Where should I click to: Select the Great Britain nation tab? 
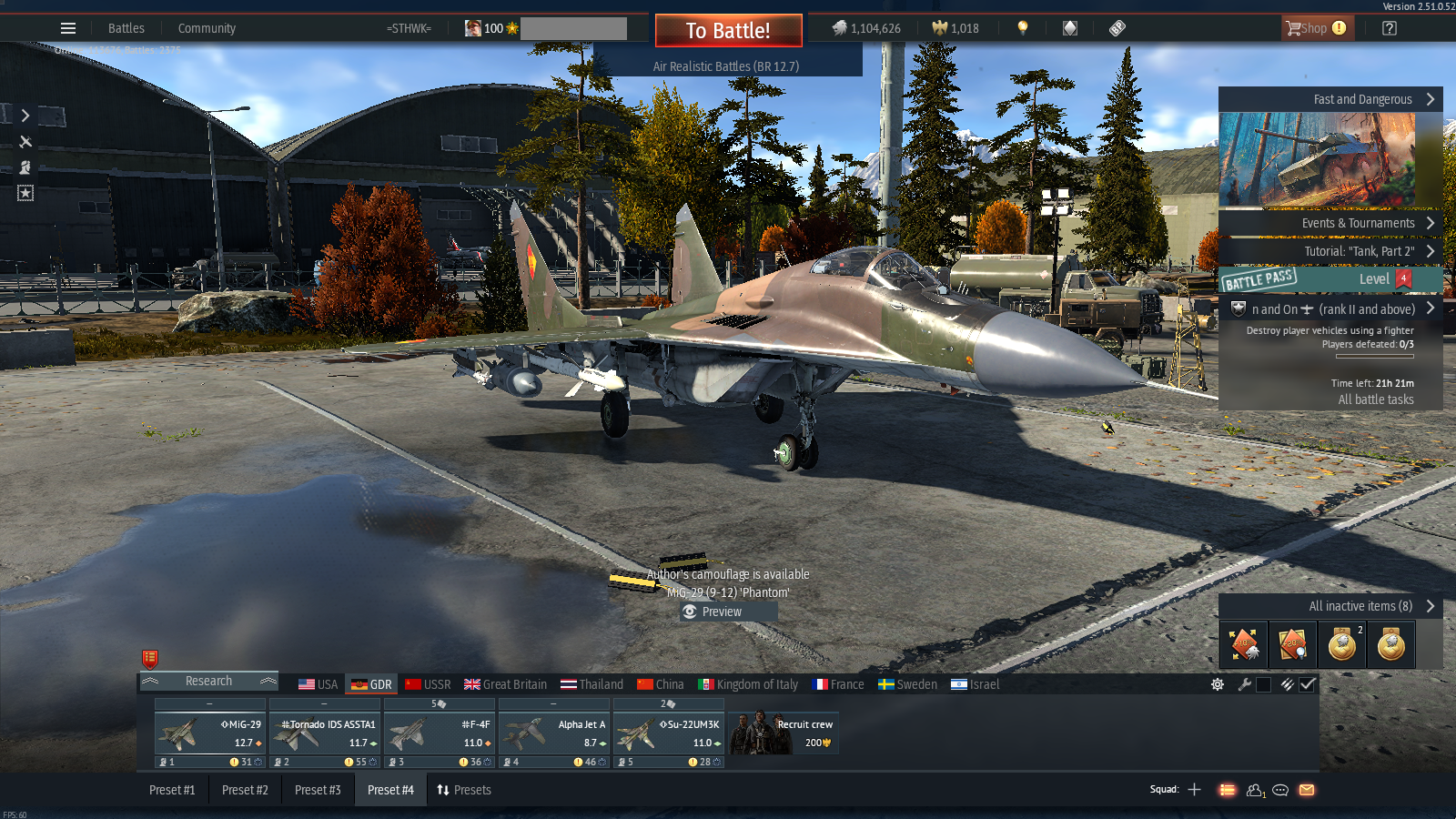[x=506, y=684]
